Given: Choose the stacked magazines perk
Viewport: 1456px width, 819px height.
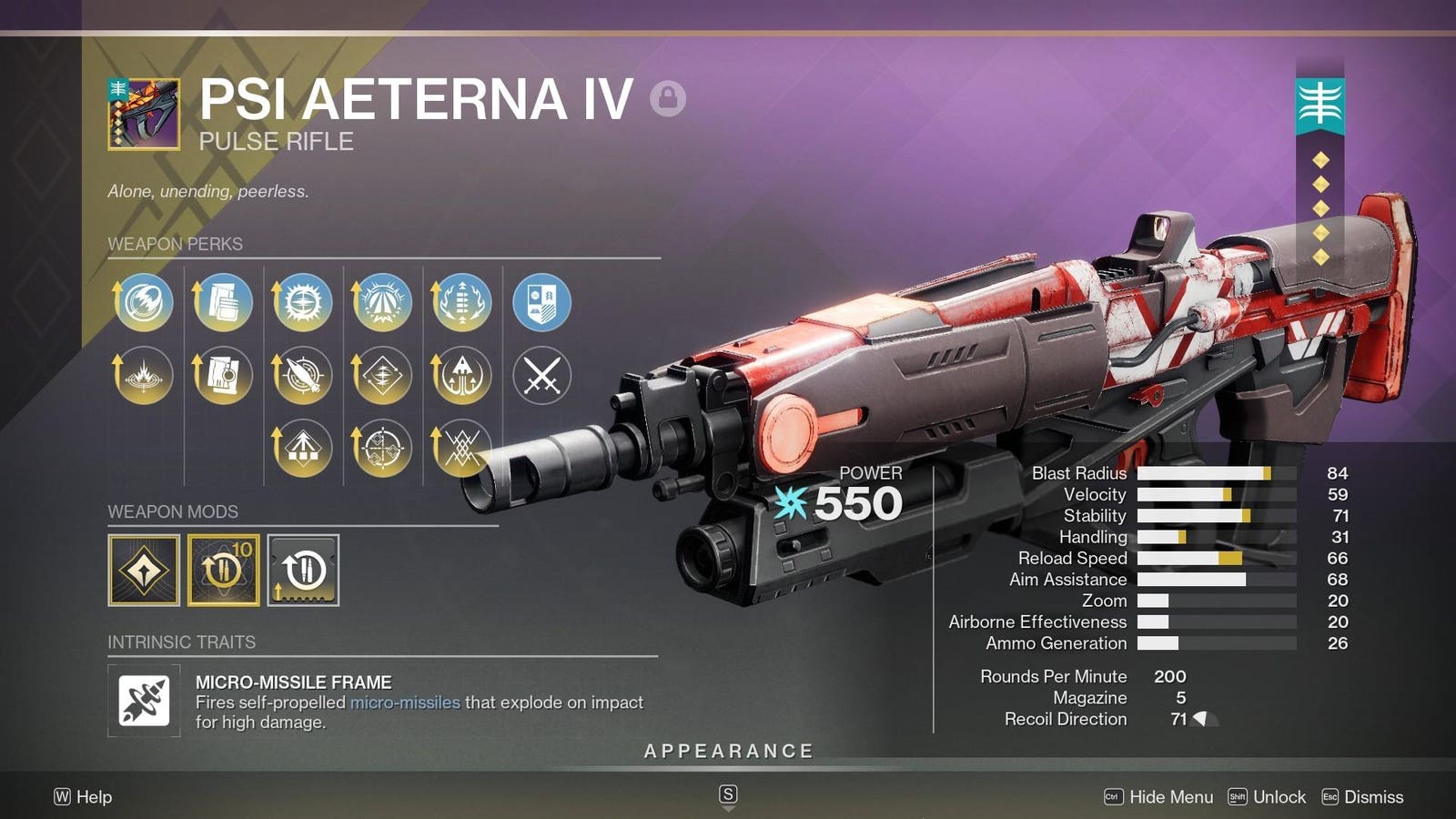Looking at the screenshot, I should pos(223,302).
